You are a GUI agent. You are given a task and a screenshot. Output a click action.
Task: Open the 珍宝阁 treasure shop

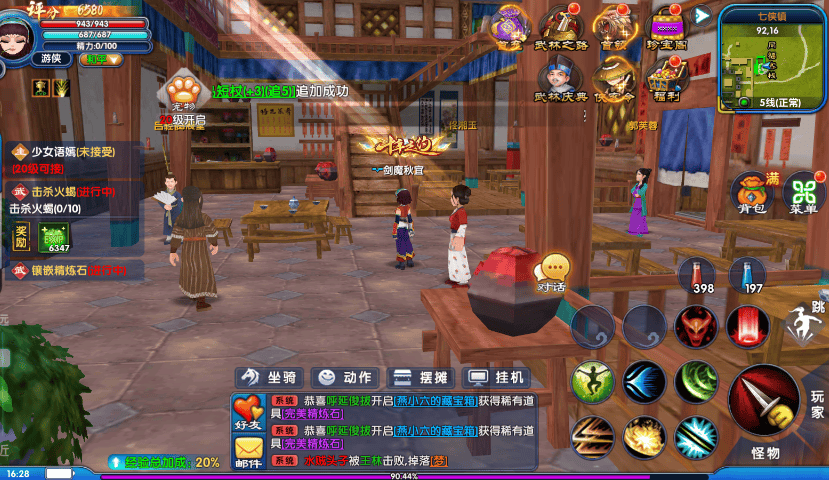pos(666,26)
